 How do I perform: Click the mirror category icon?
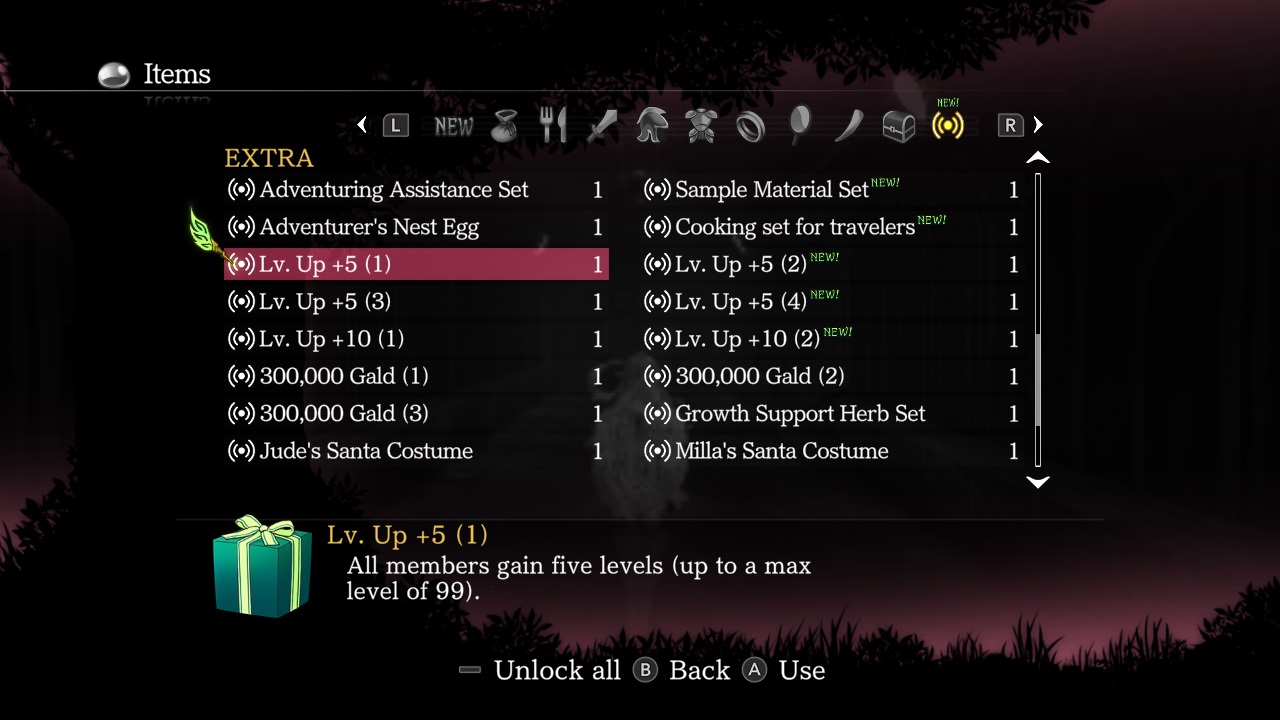tap(800, 125)
